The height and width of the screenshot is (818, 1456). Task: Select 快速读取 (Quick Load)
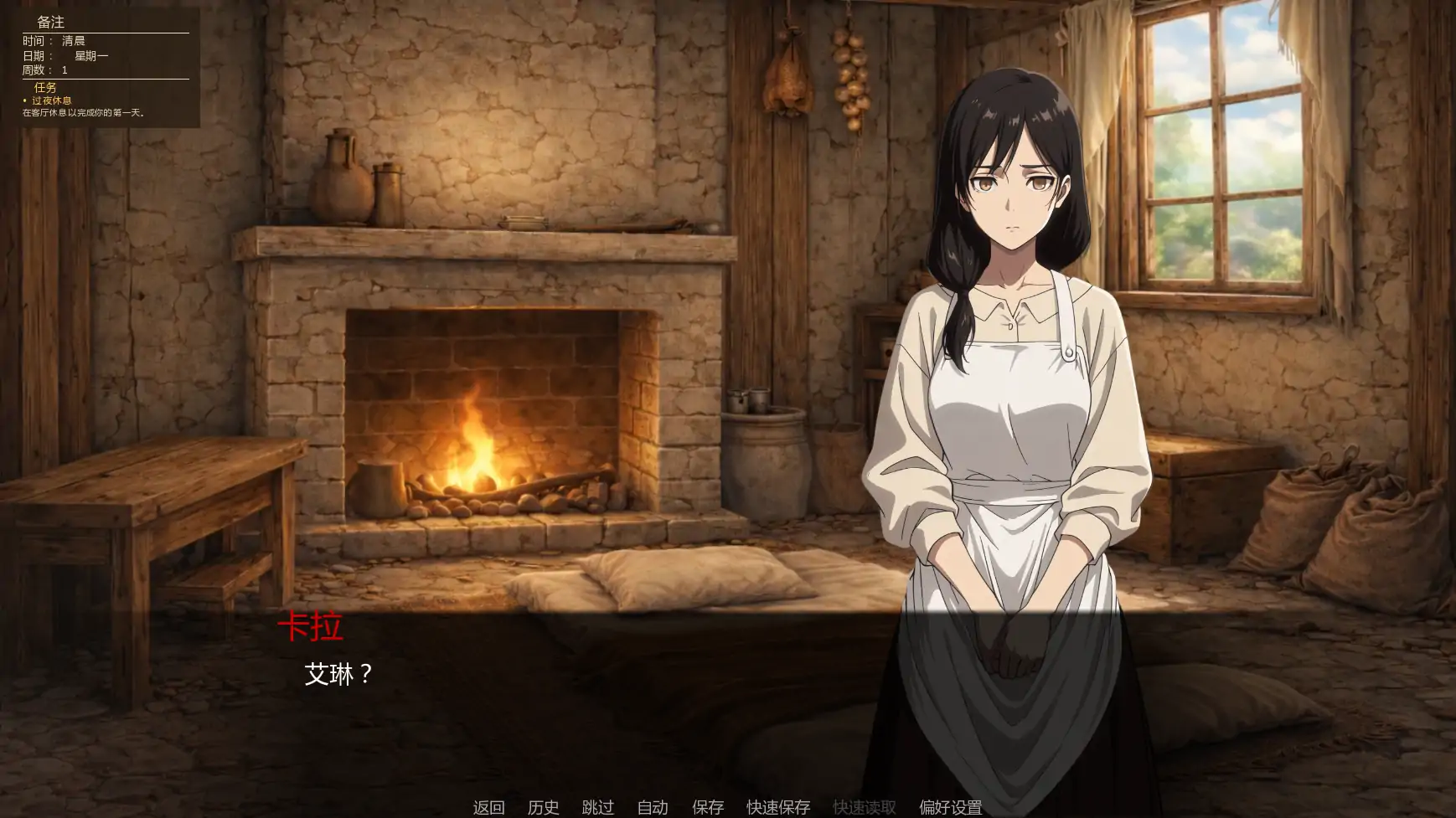864,808
